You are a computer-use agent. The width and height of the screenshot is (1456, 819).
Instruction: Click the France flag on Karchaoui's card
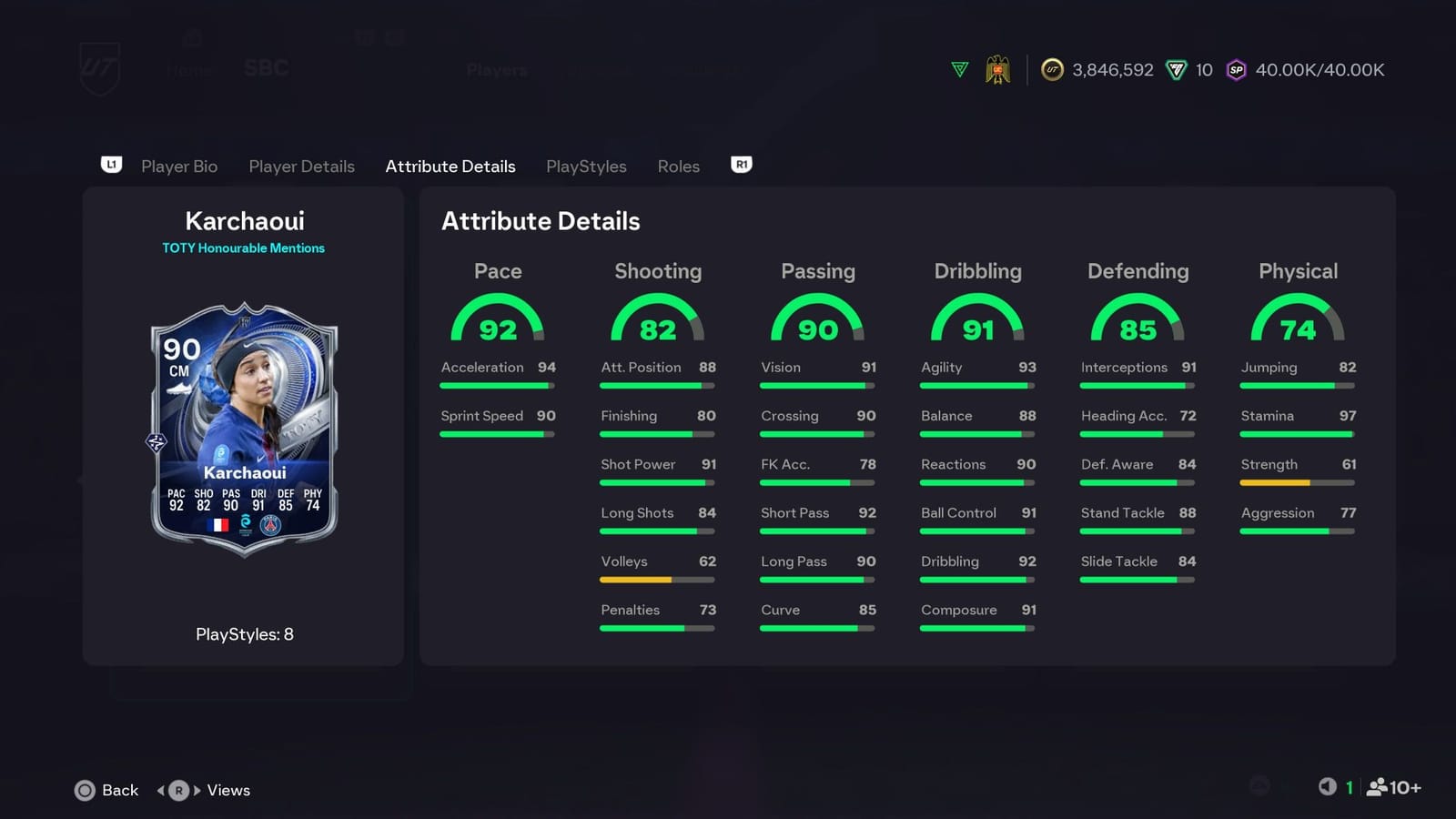(x=218, y=524)
